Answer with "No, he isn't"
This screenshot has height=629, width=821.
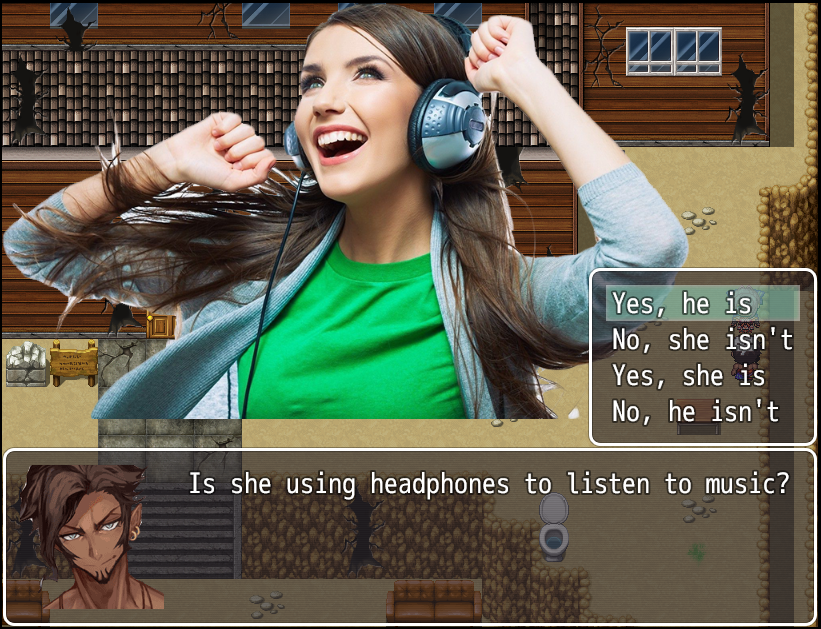click(695, 411)
